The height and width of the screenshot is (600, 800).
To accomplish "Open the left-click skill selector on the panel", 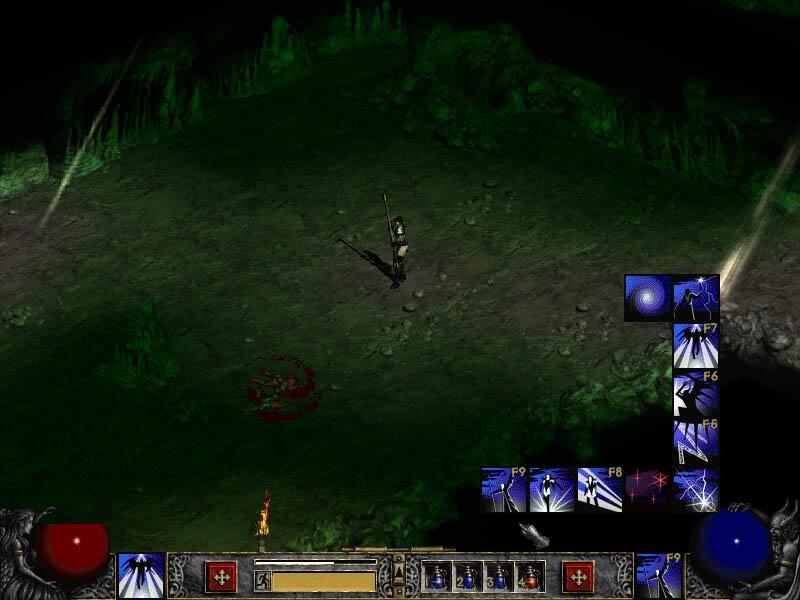I will click(141, 576).
